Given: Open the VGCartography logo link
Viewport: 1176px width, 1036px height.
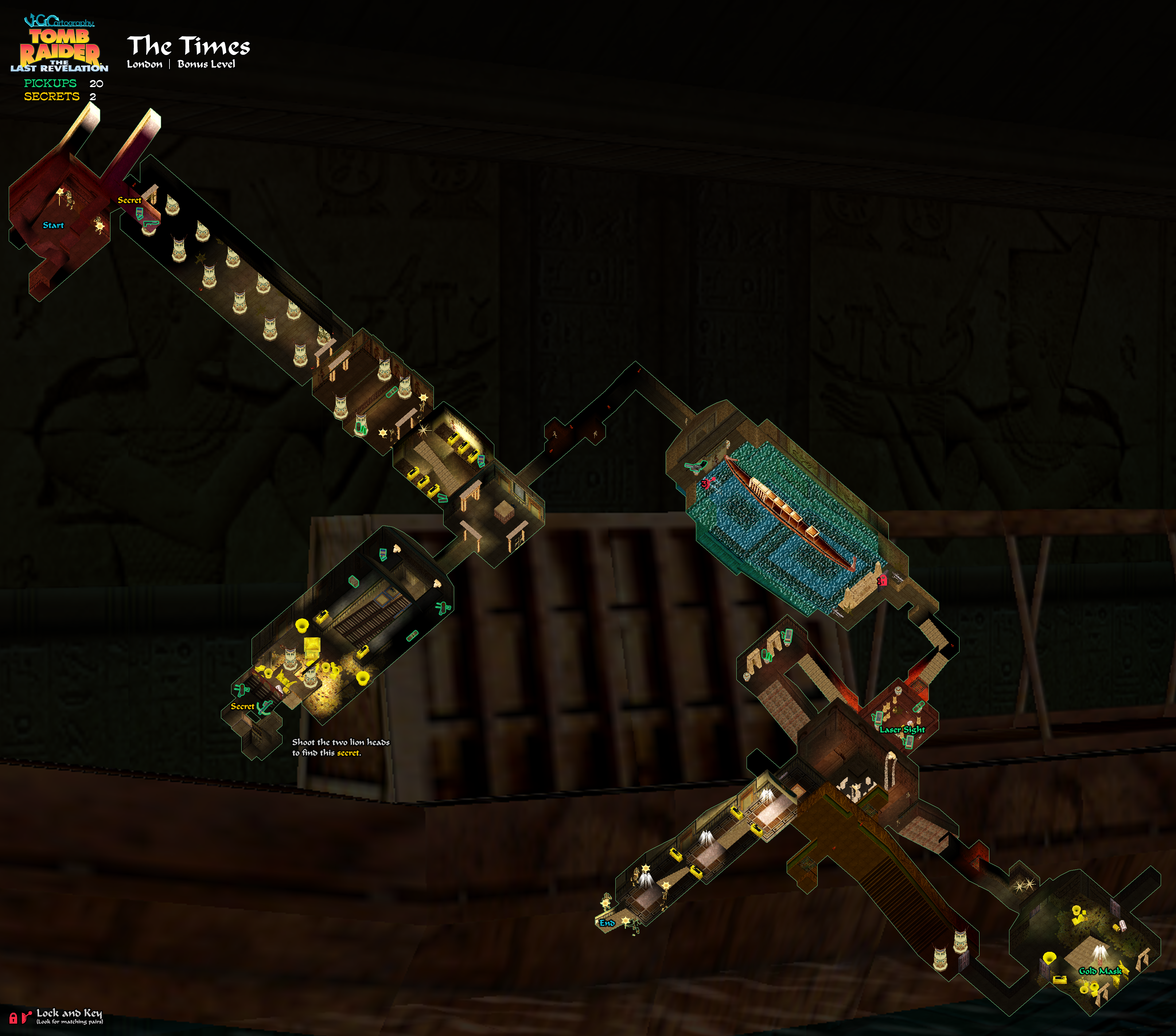Looking at the screenshot, I should [59, 22].
